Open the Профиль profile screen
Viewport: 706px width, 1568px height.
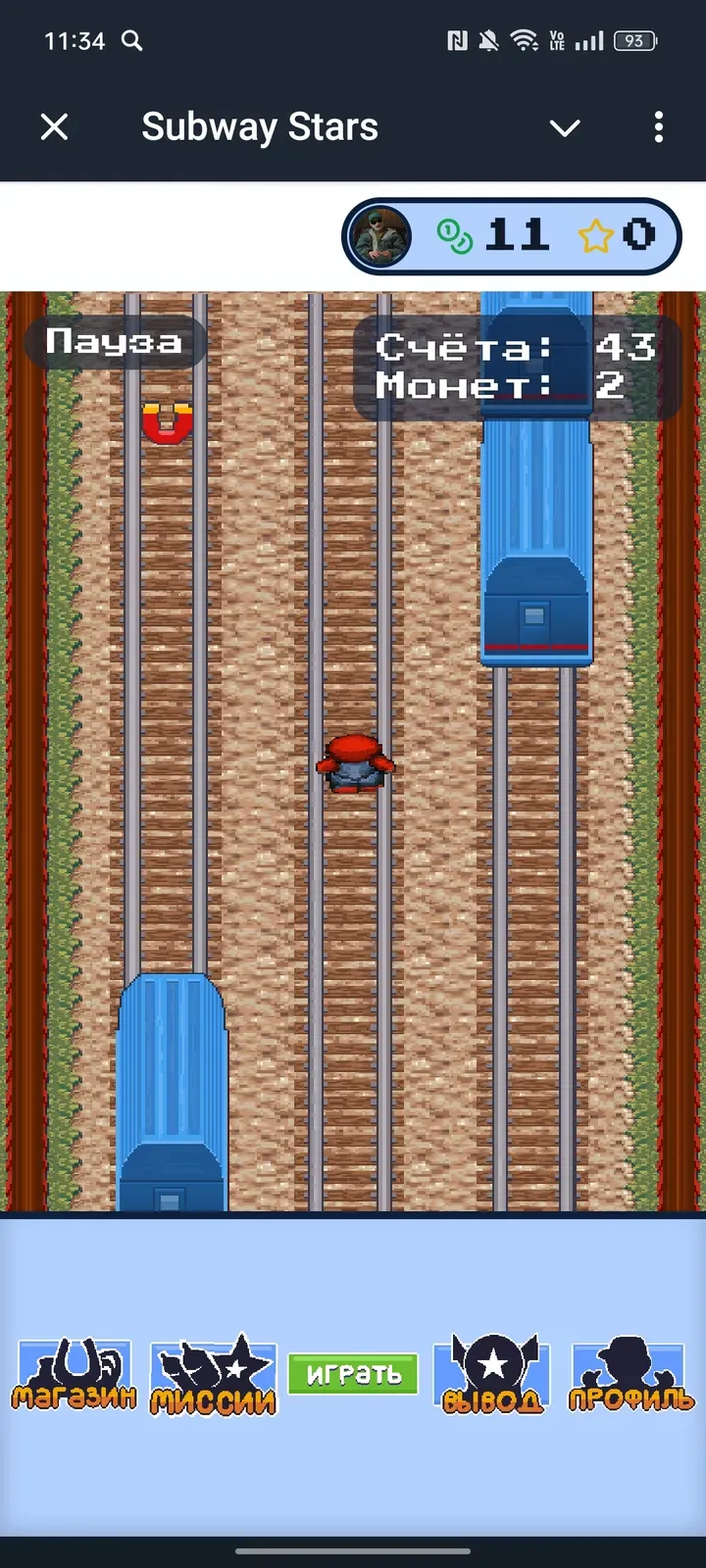[630, 1375]
